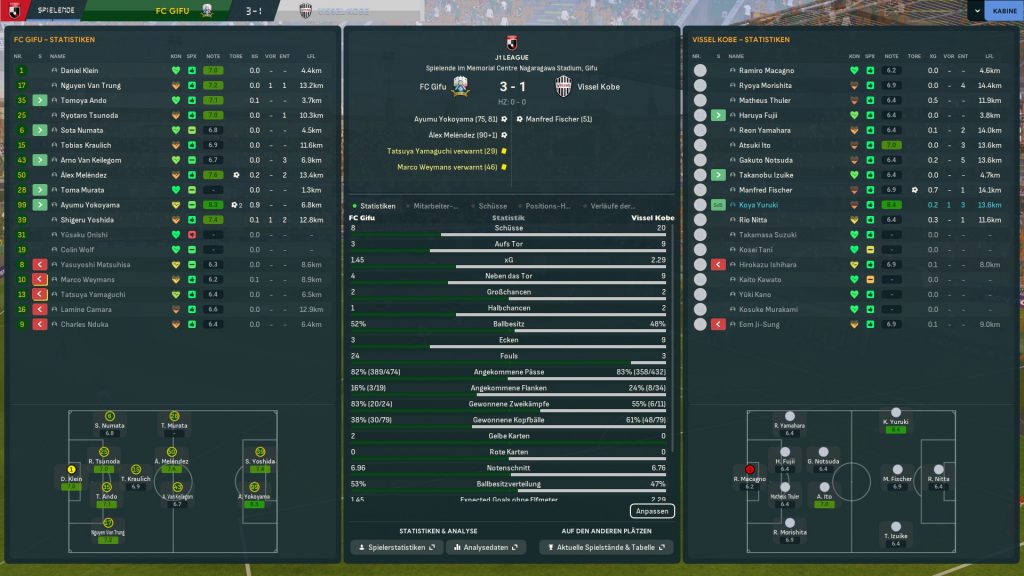Click the J1 League logo in top-left

tap(14, 11)
